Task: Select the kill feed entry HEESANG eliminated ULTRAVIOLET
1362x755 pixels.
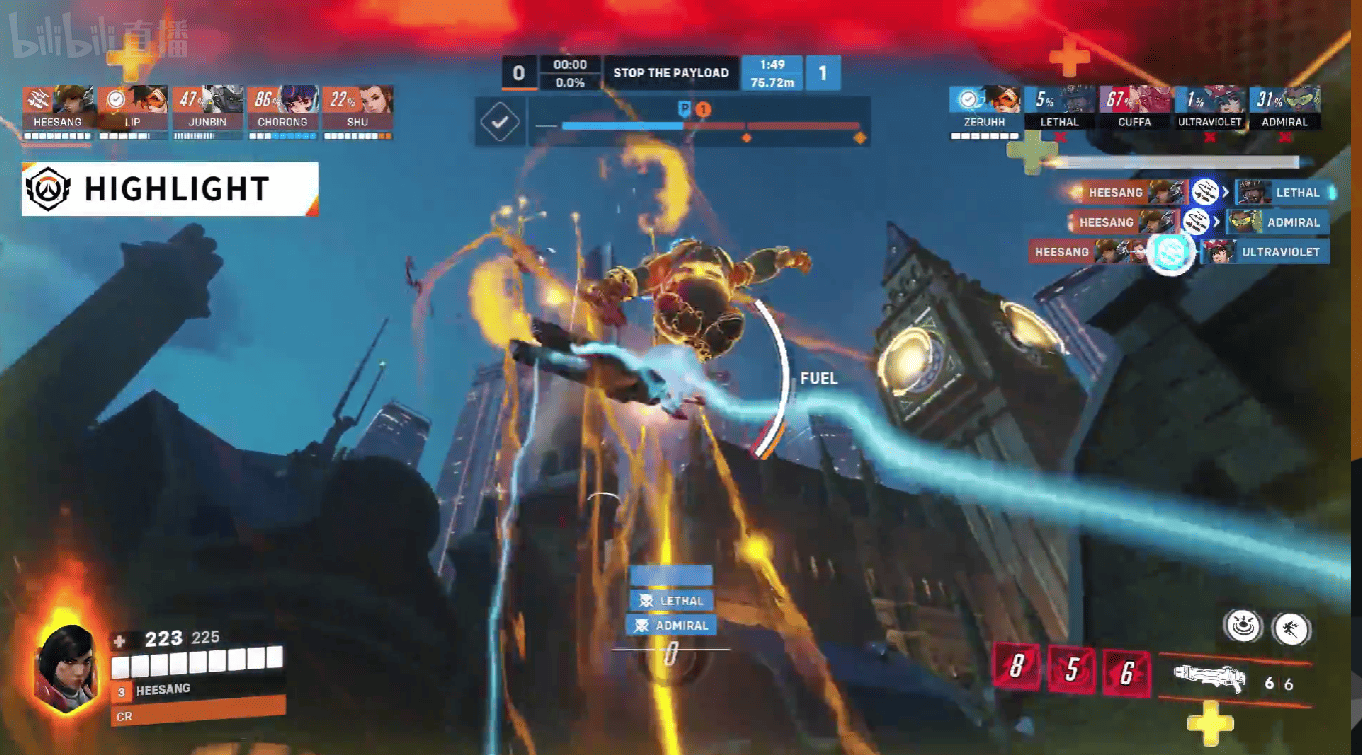Action: (1179, 252)
